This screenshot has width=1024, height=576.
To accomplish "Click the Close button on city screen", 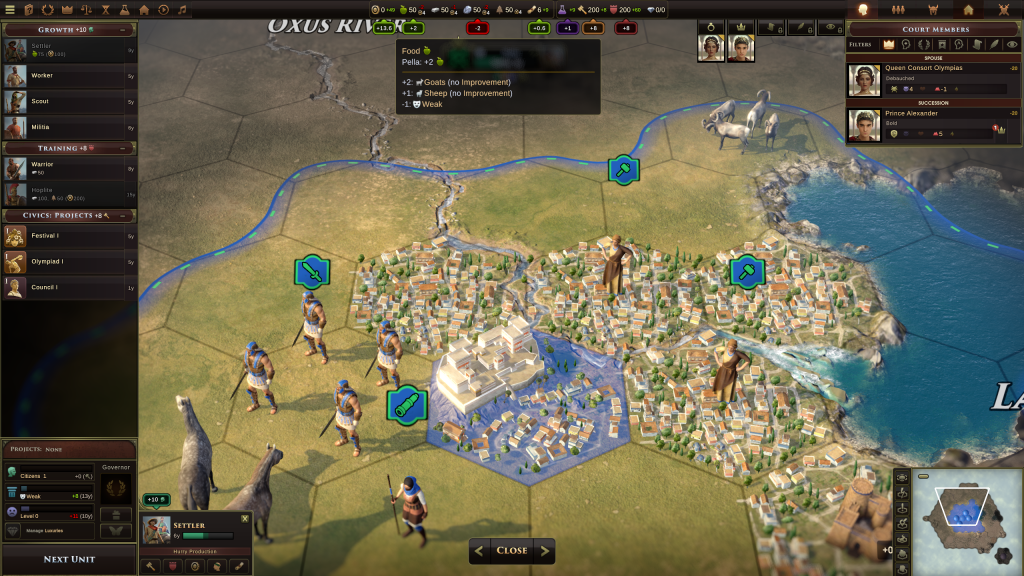I will 512,550.
